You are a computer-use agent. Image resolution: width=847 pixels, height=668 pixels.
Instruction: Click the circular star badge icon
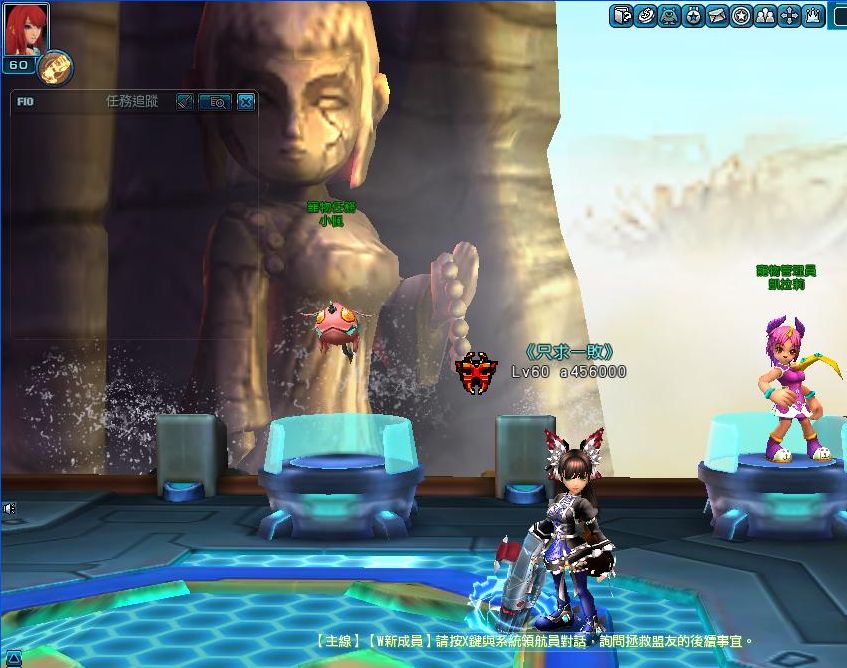pyautogui.click(x=741, y=15)
